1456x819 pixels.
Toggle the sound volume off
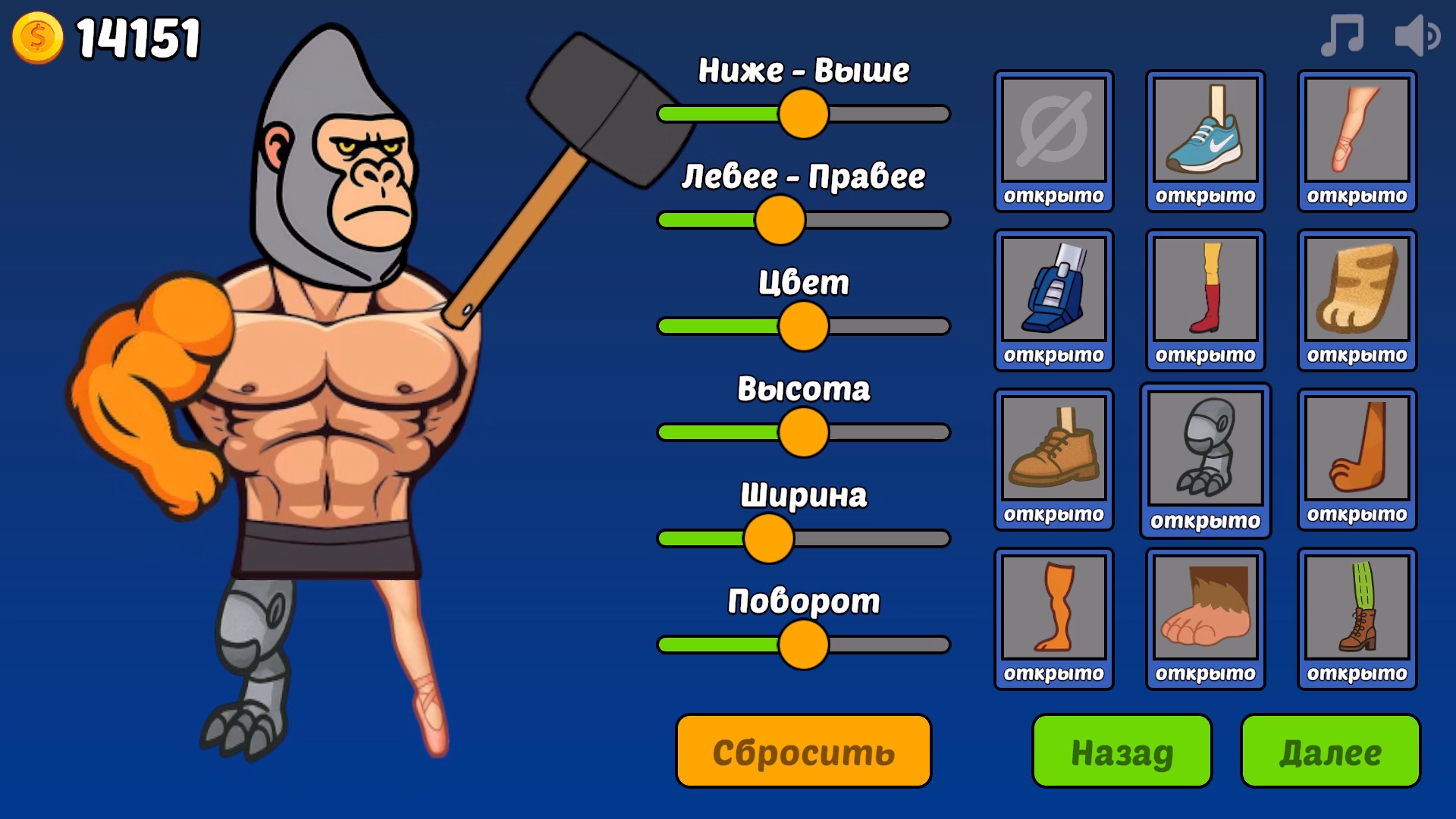click(x=1420, y=34)
